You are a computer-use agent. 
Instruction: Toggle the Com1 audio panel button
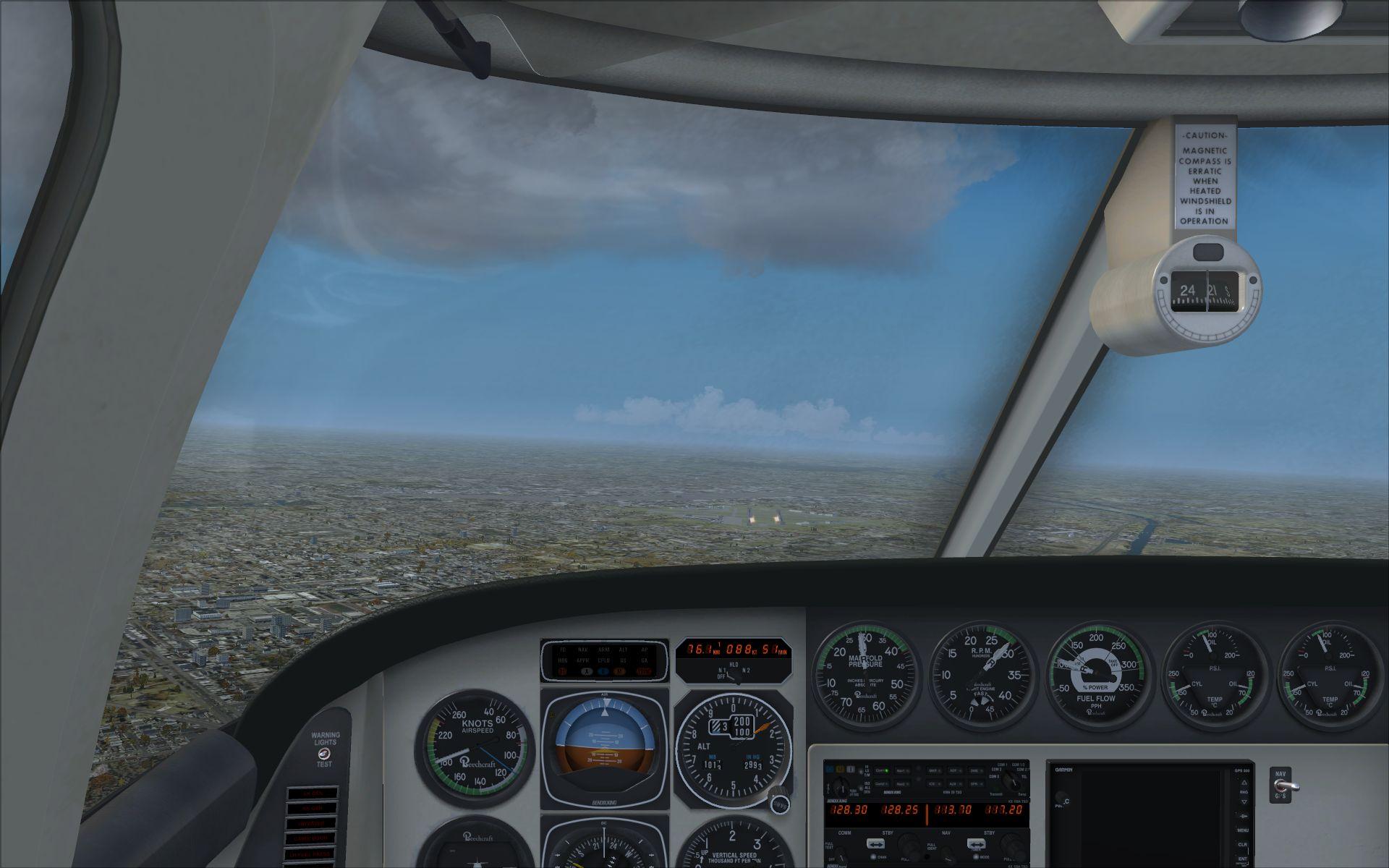[882, 770]
